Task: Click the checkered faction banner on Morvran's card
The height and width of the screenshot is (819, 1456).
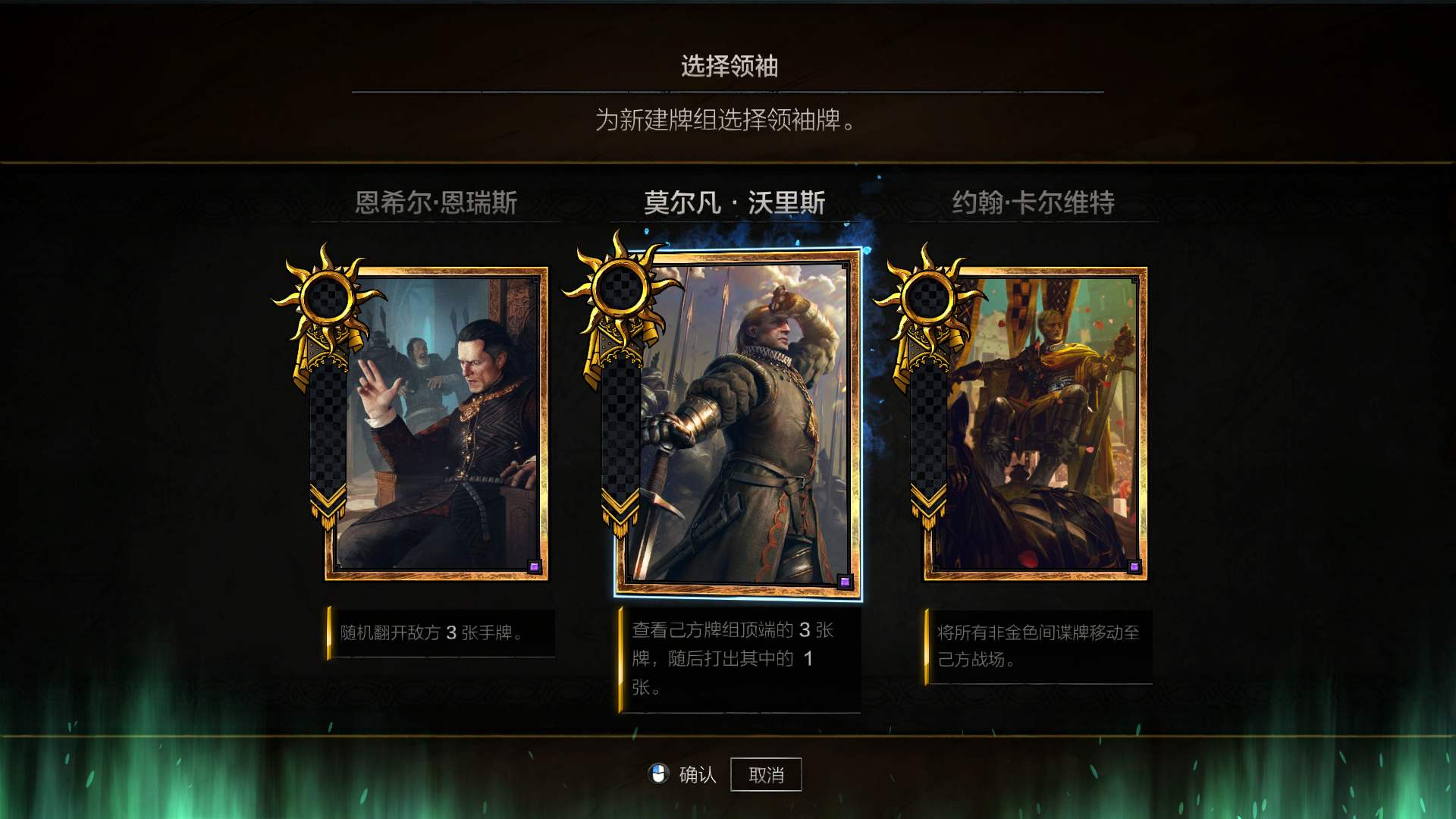Action: pyautogui.click(x=622, y=425)
